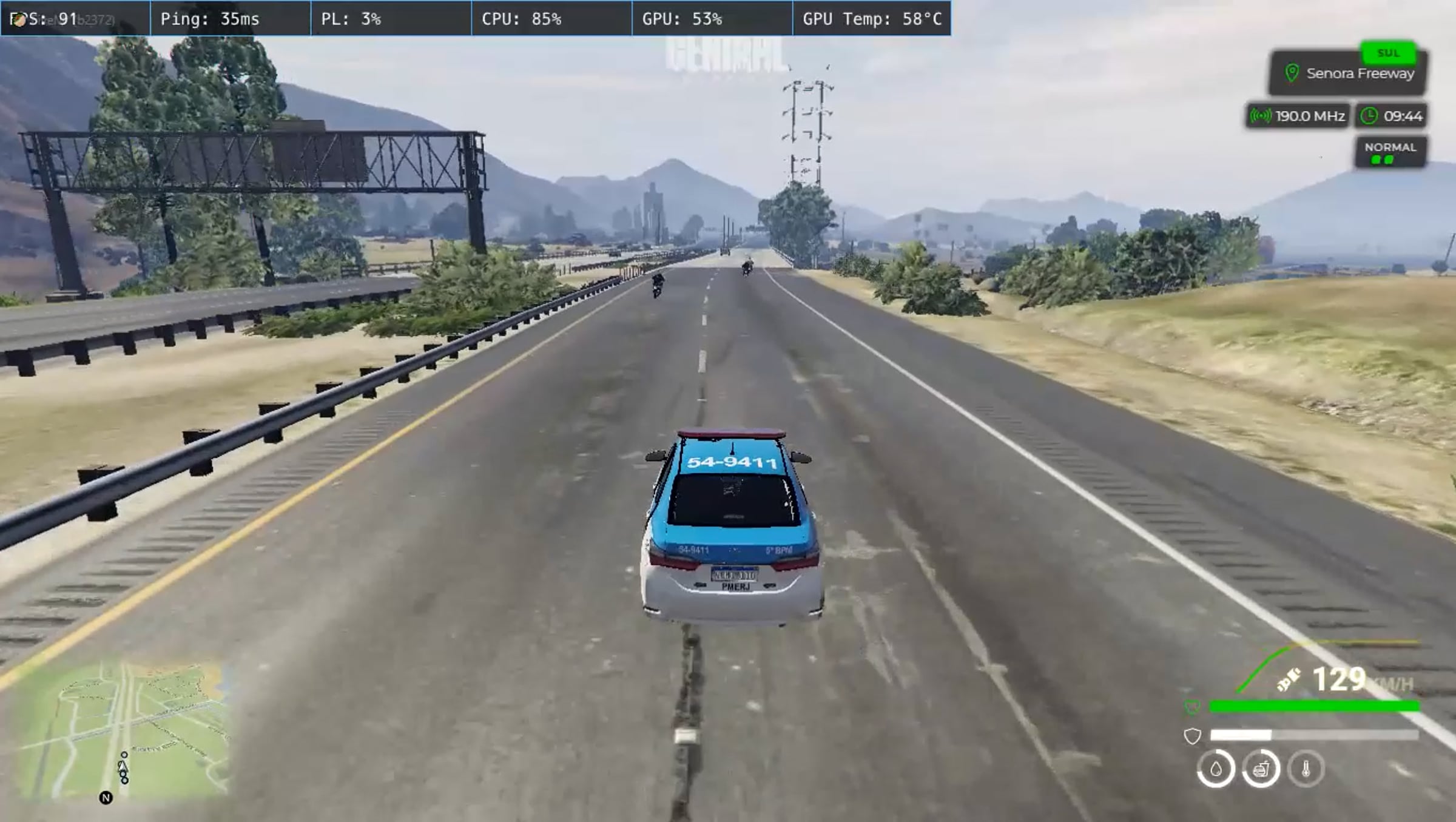Toggle the seatbelt icon beside the speed

pyautogui.click(x=1289, y=679)
